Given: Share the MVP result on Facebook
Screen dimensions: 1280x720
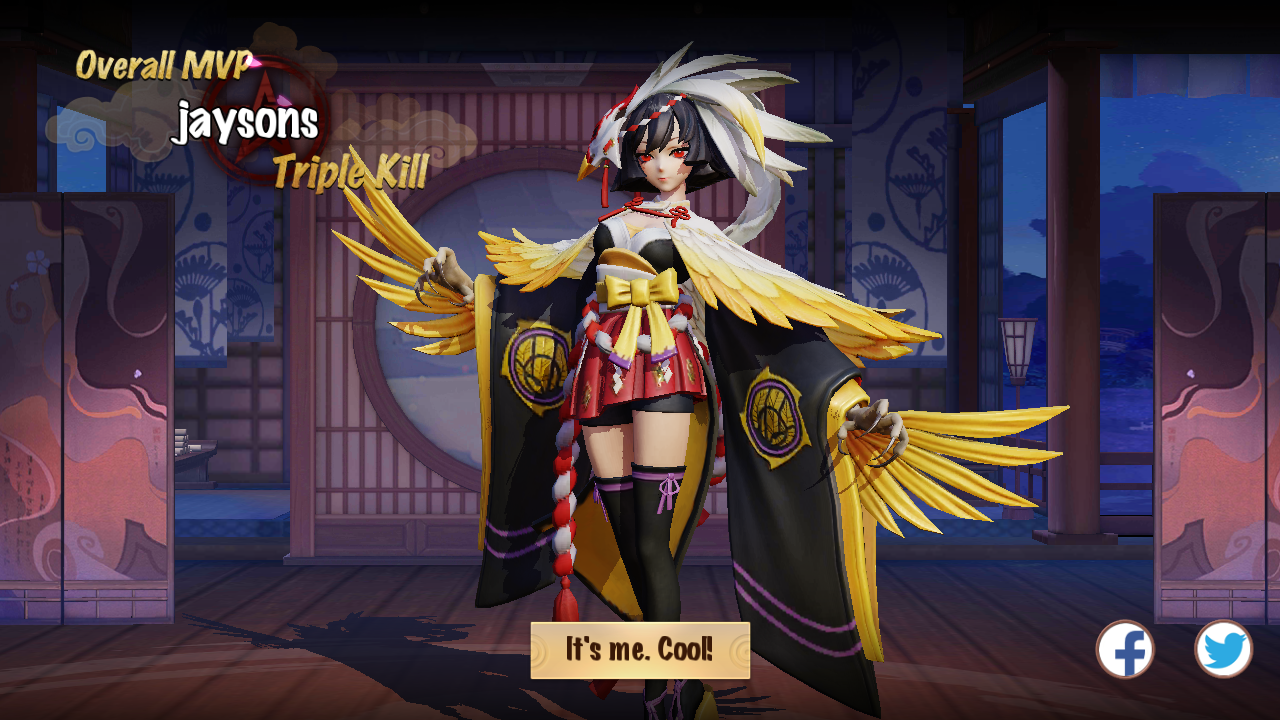Looking at the screenshot, I should click(x=1125, y=650).
